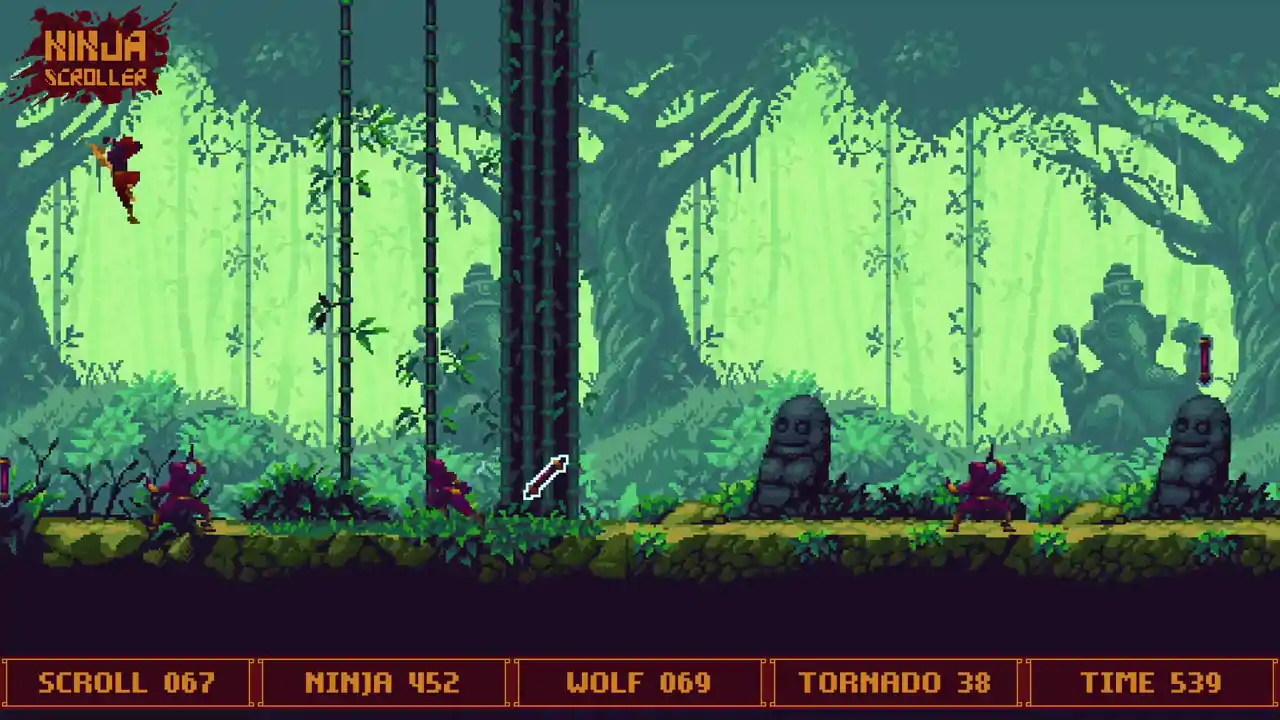Click the crouching red ninja by the tree

(x=450, y=490)
